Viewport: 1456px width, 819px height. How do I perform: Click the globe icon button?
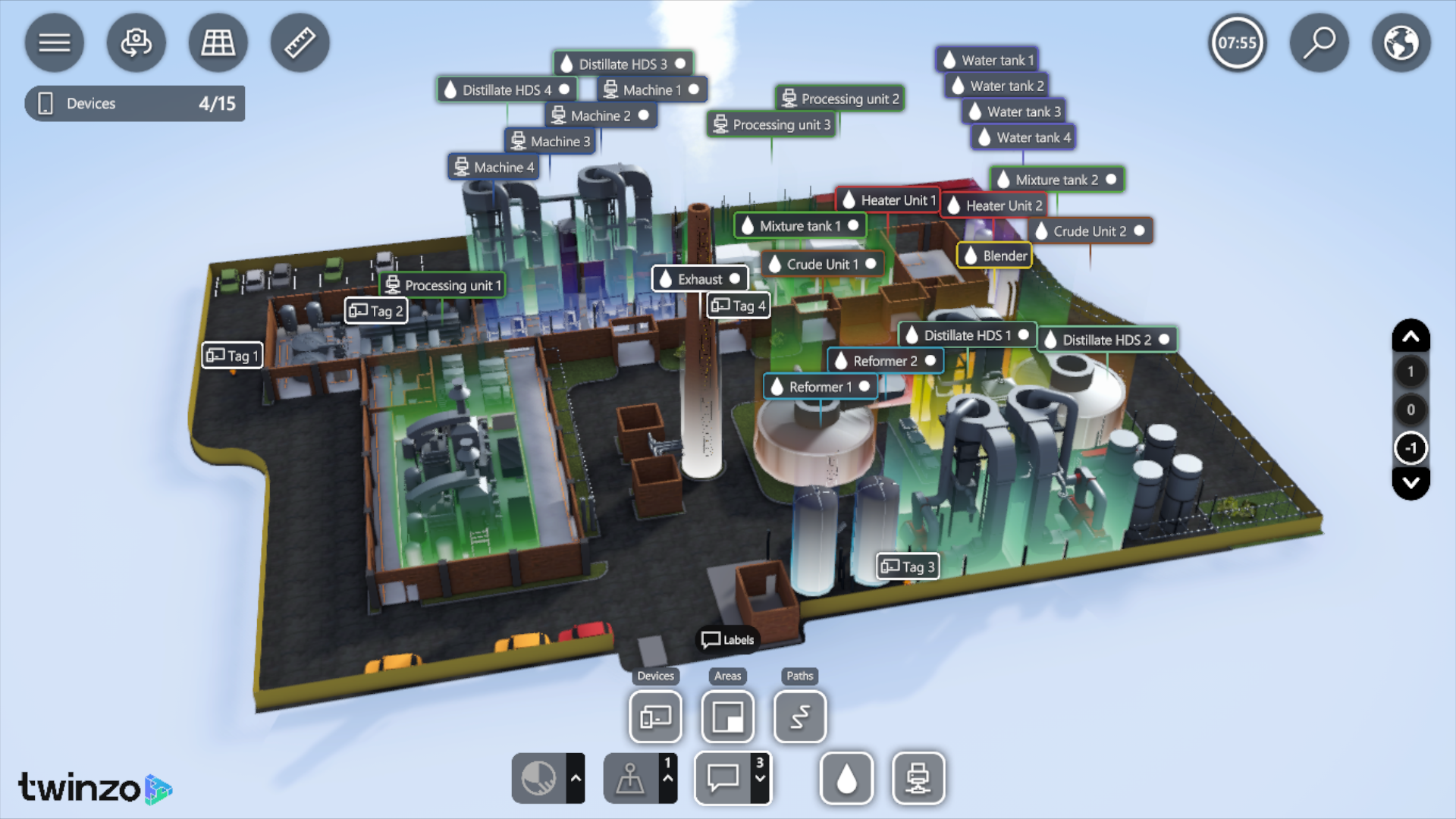[1401, 42]
